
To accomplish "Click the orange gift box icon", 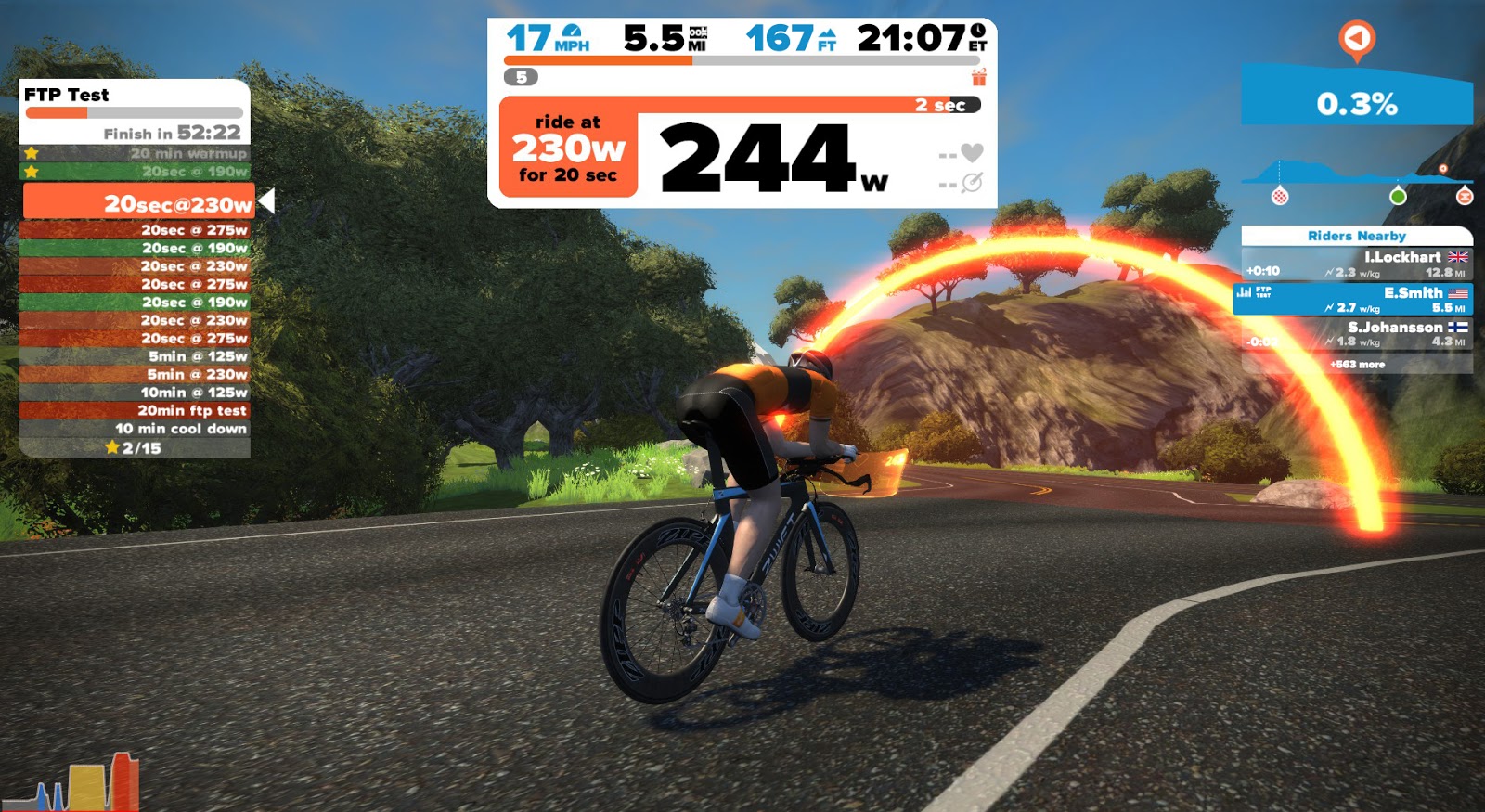I will click(978, 77).
